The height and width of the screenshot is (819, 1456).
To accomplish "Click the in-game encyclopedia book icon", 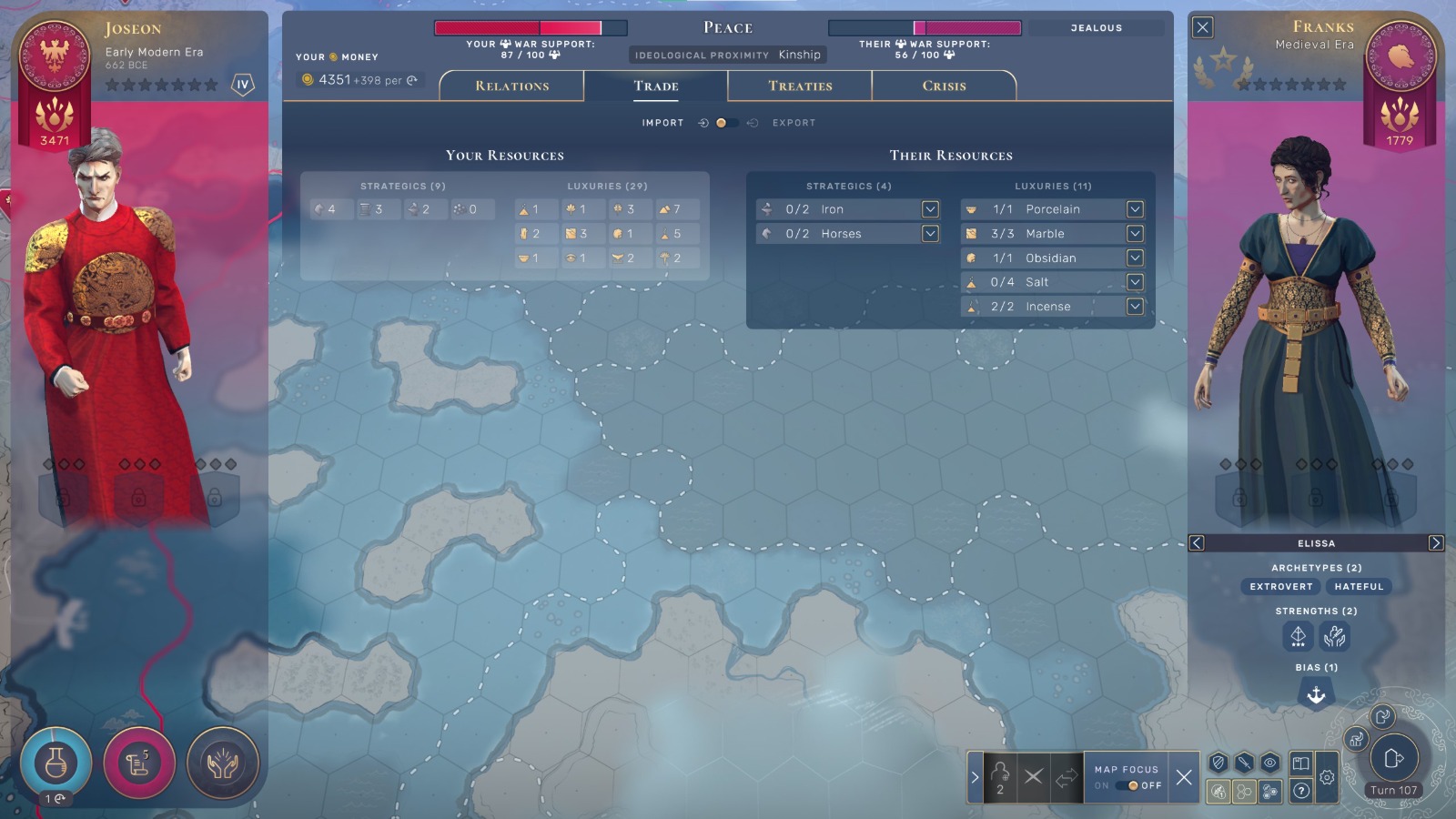I will [1300, 762].
